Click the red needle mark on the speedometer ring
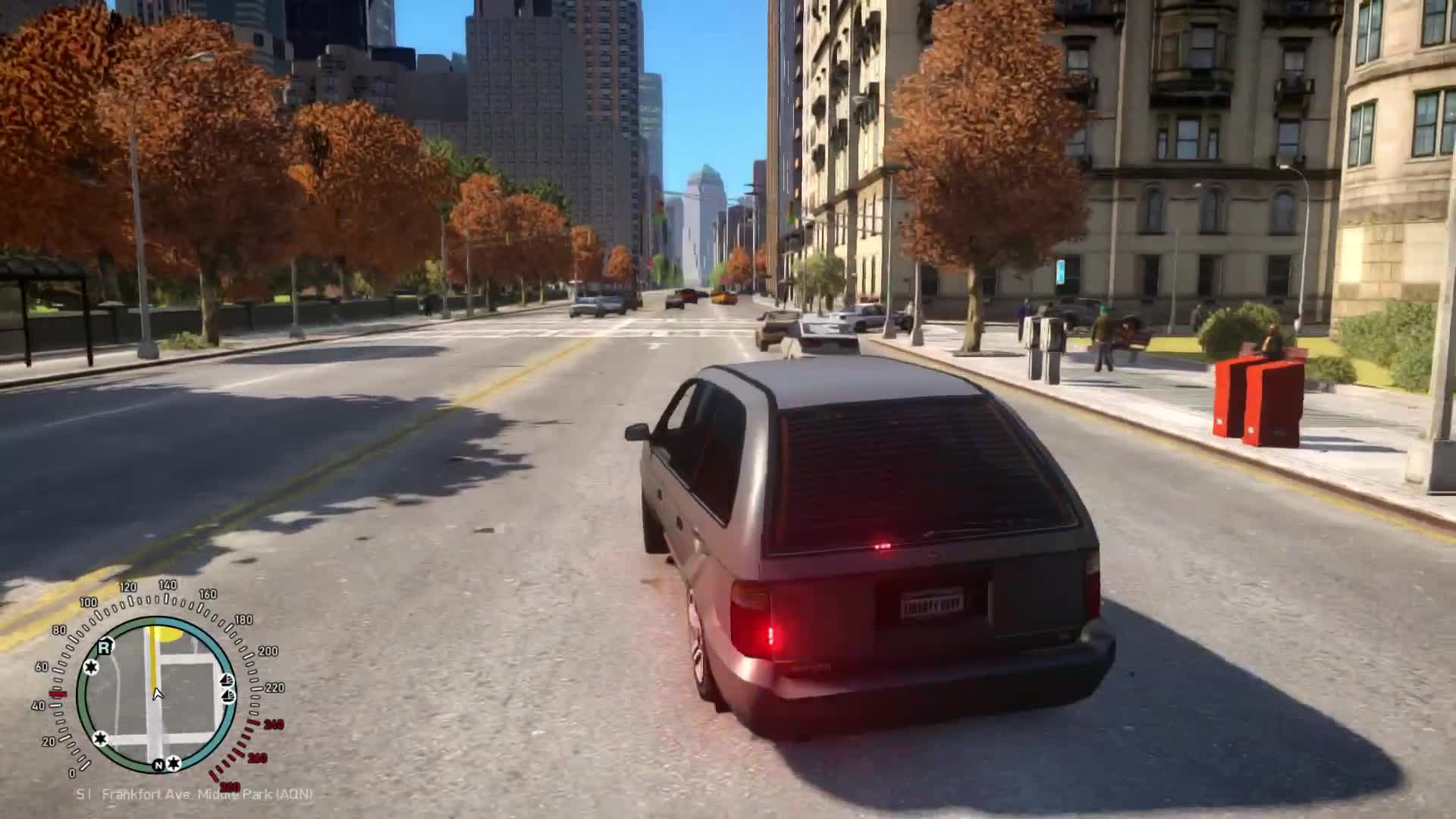1456x819 pixels. coord(56,695)
